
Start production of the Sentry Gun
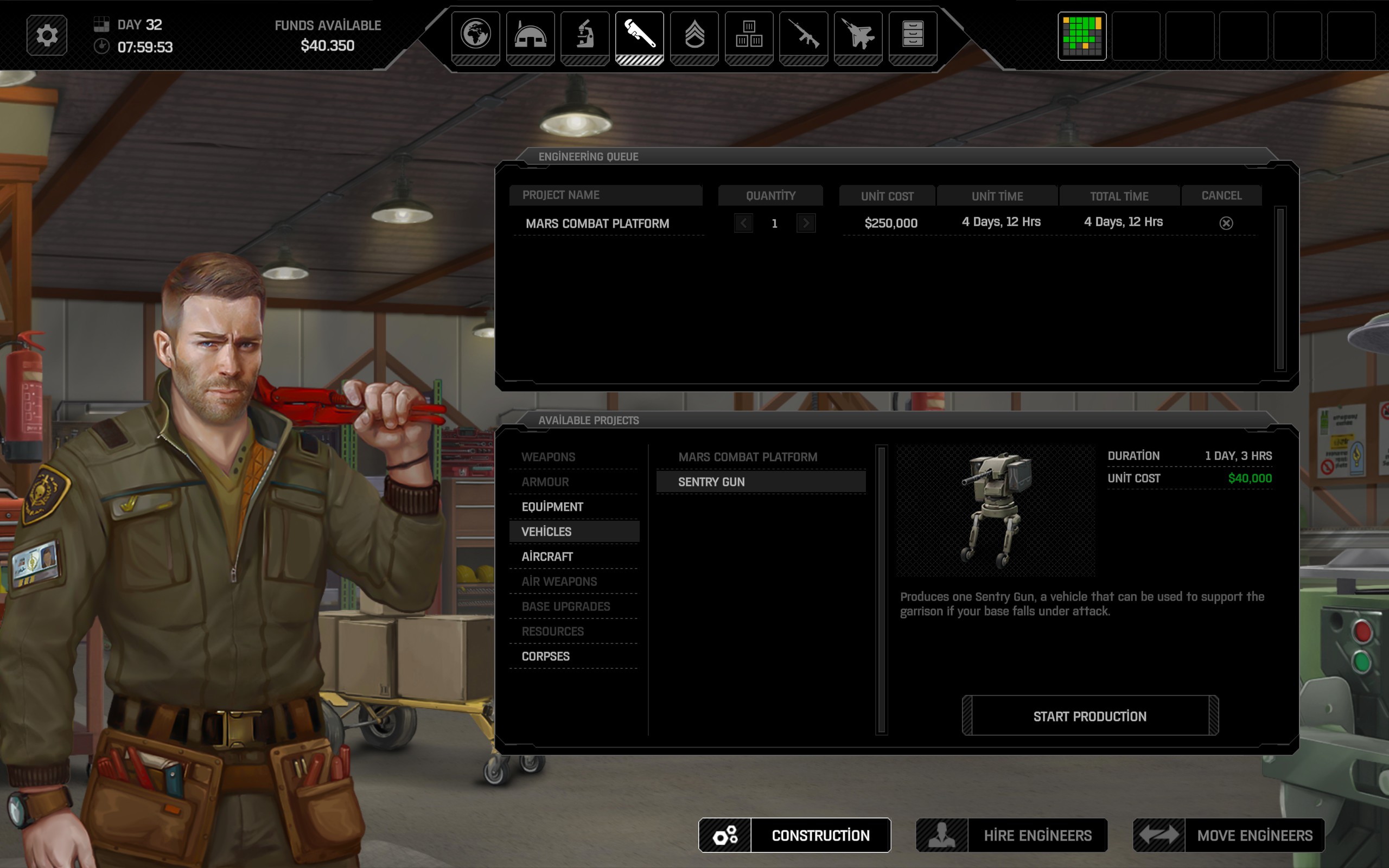(x=1089, y=716)
